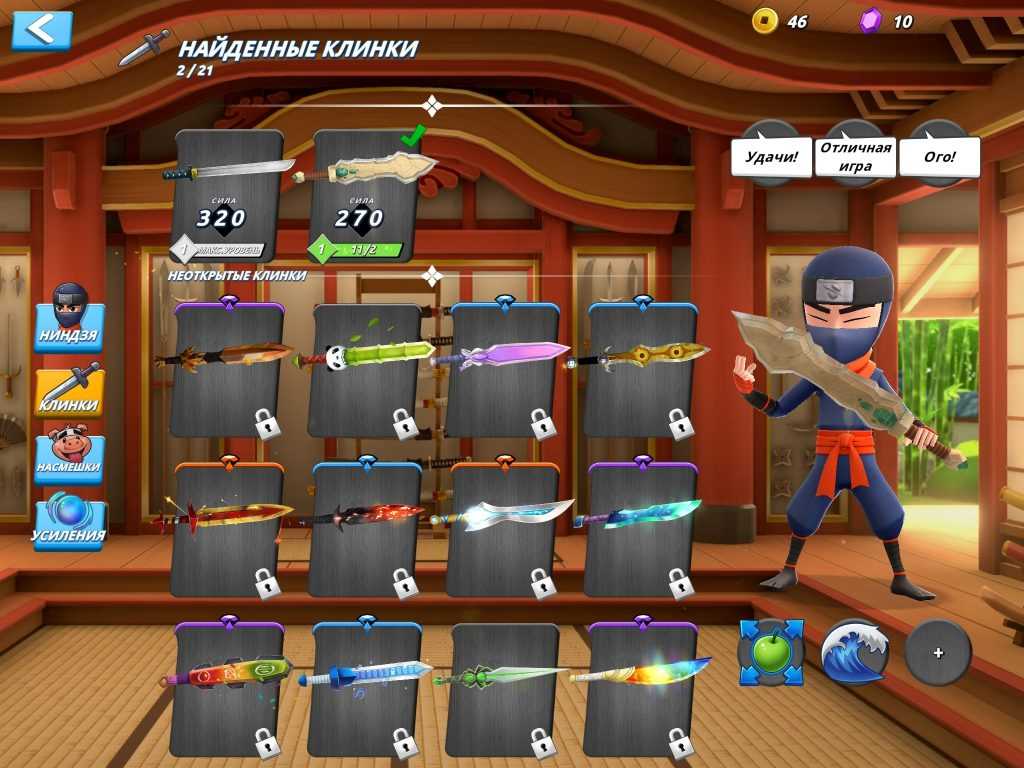Open the great wave power-up slot
The width and height of the screenshot is (1024, 768).
pyautogui.click(x=855, y=652)
